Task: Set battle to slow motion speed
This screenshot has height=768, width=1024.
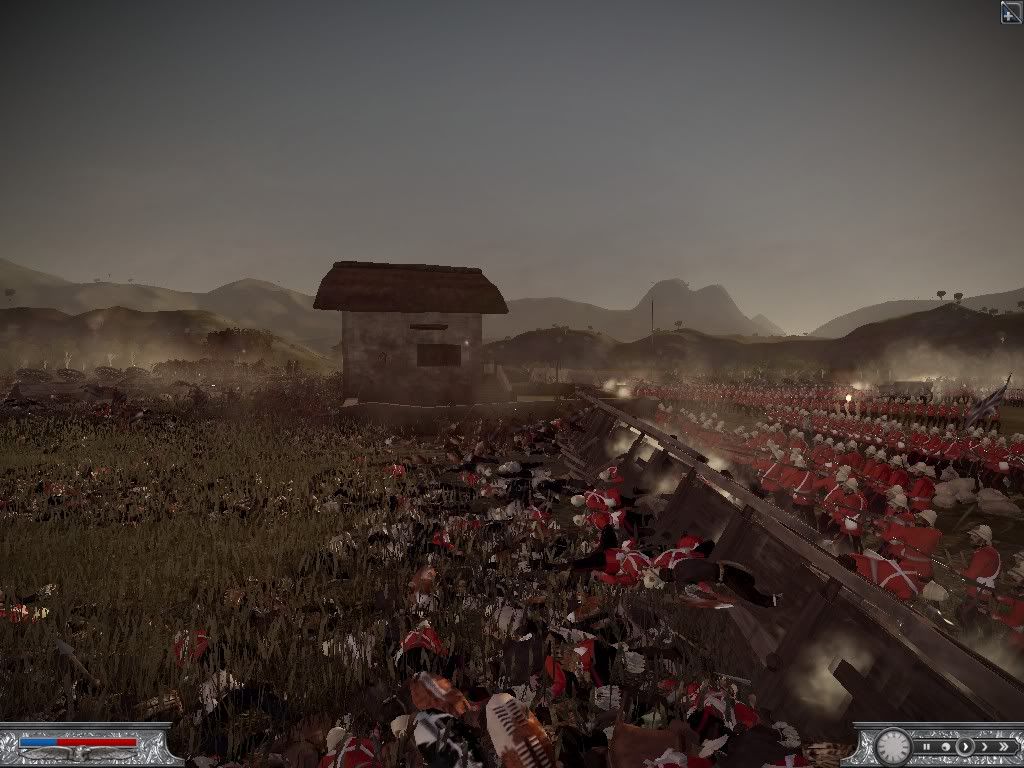Action: 945,746
